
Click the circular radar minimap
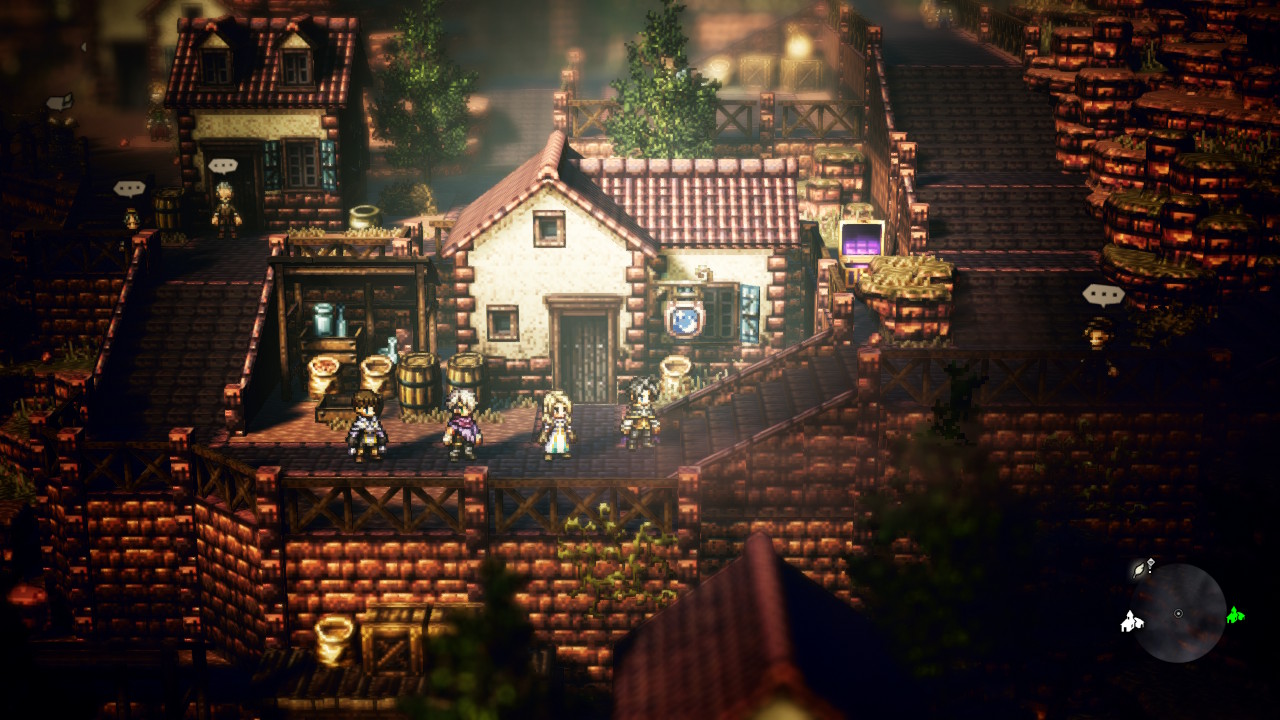click(x=1180, y=613)
